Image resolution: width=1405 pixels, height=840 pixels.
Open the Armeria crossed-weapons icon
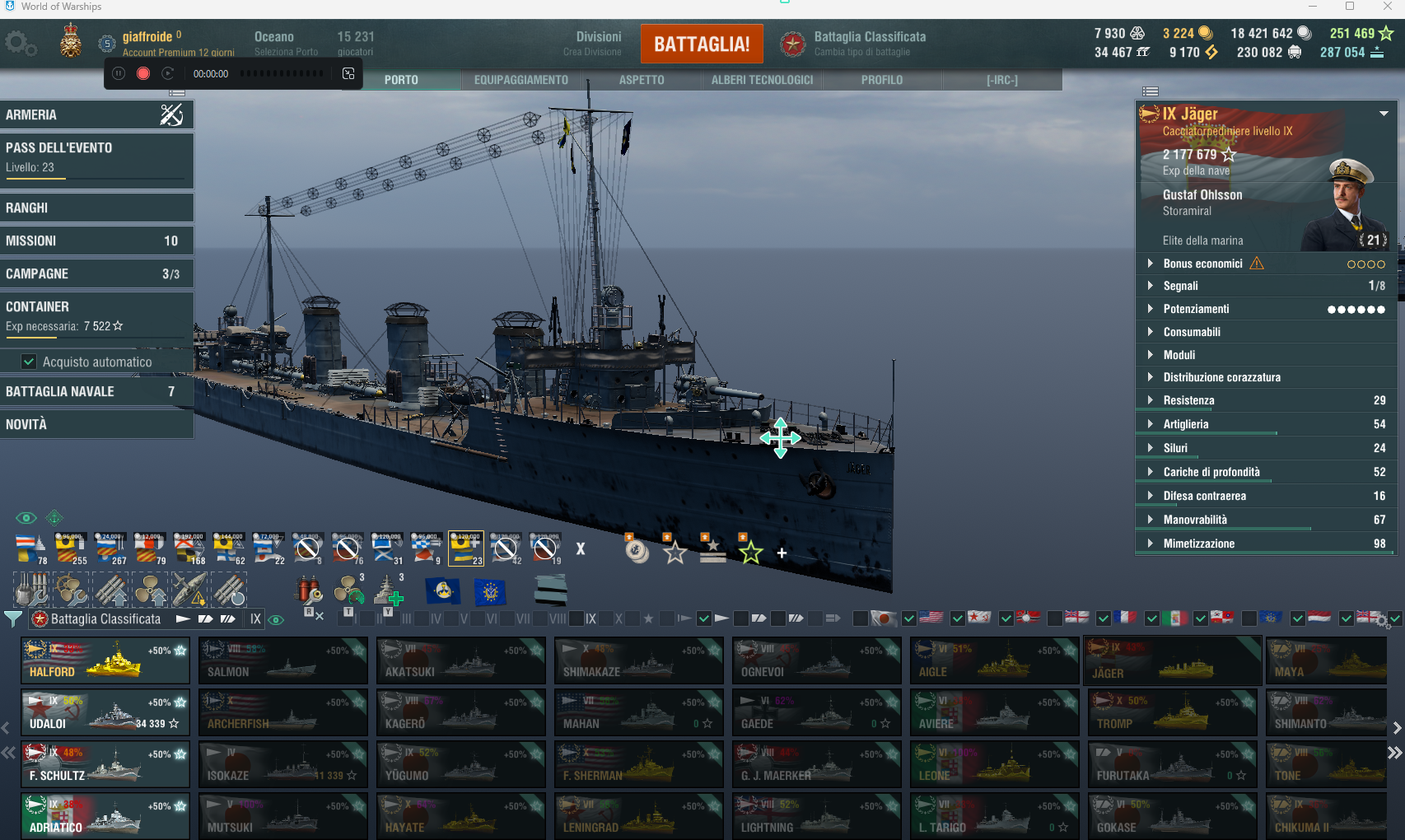point(171,114)
